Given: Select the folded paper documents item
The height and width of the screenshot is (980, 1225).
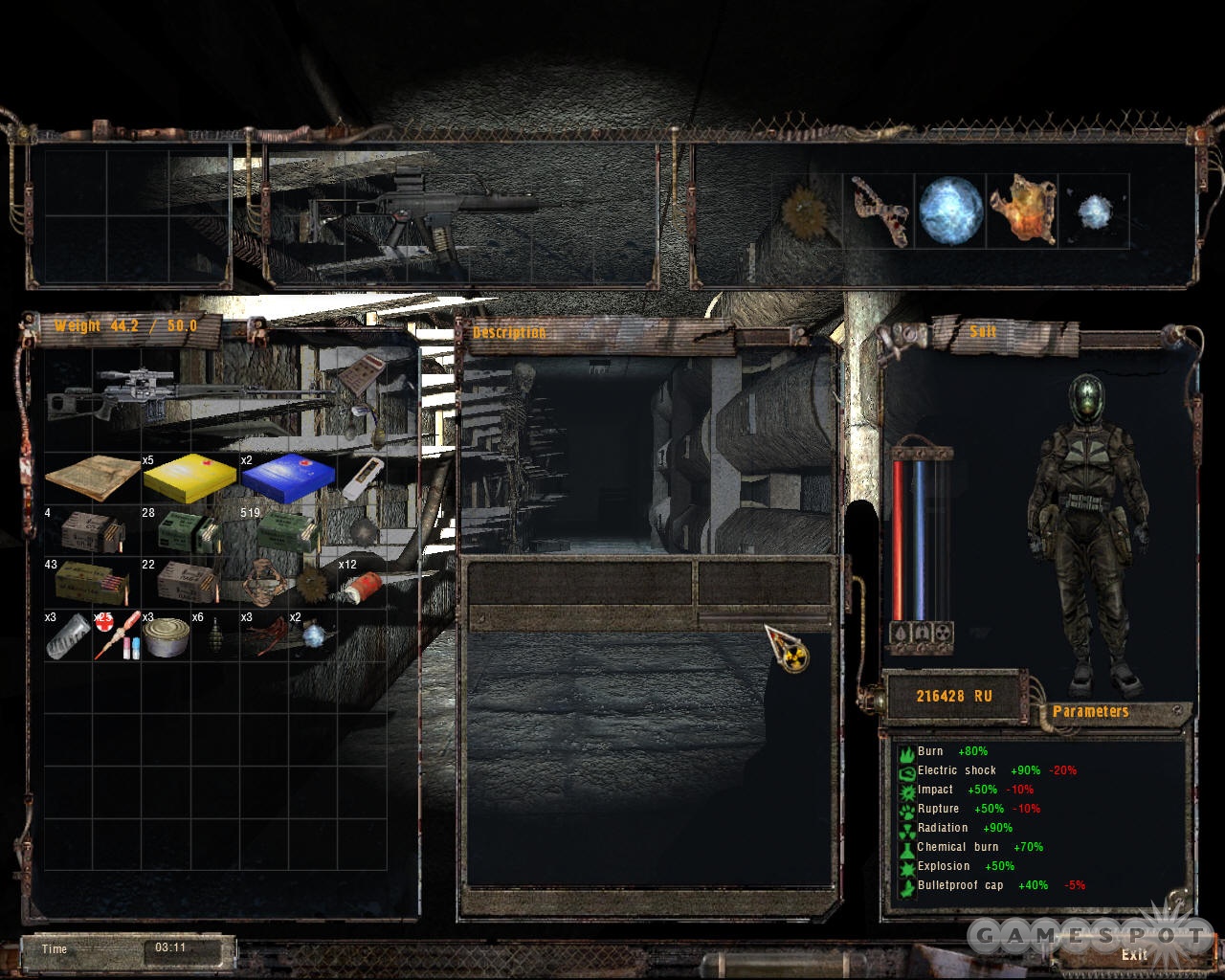Looking at the screenshot, I should [92, 478].
